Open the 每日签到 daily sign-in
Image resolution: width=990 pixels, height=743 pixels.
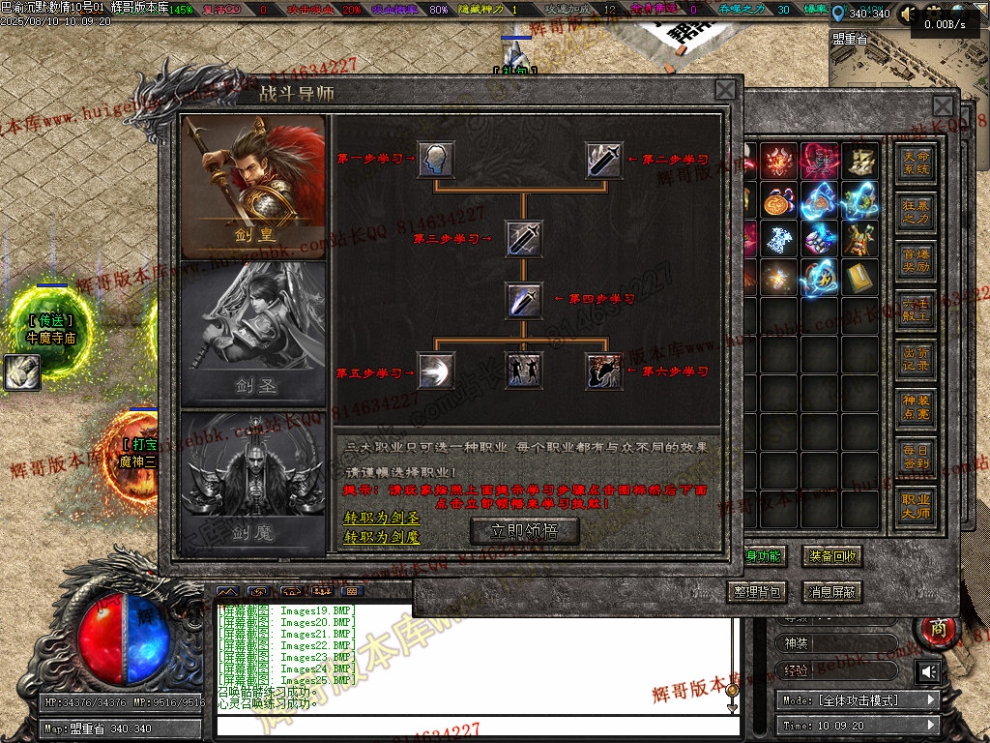(916, 457)
